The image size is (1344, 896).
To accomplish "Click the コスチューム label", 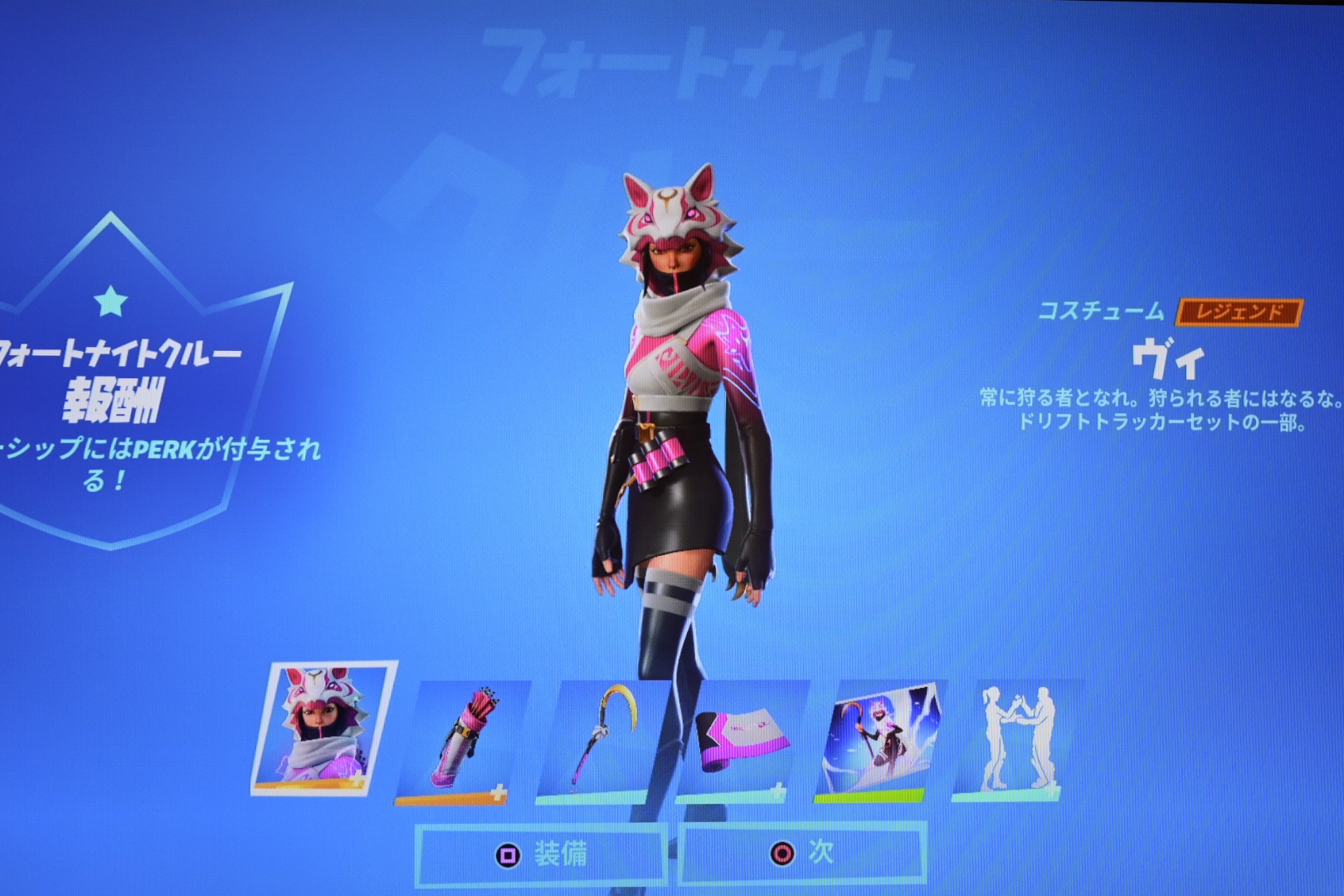I will click(x=1101, y=312).
